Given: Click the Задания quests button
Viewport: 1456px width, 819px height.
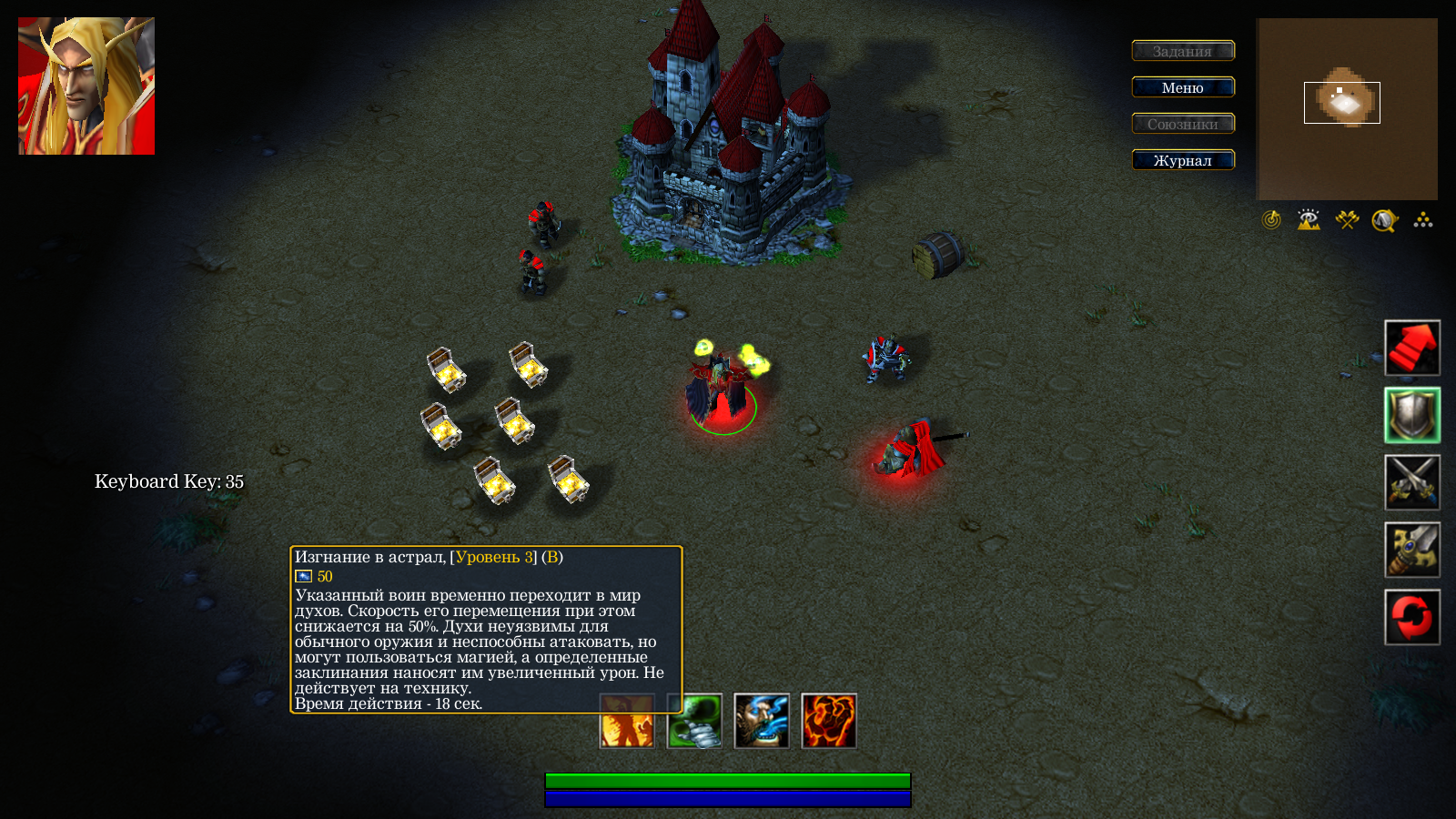Looking at the screenshot, I should (1183, 51).
